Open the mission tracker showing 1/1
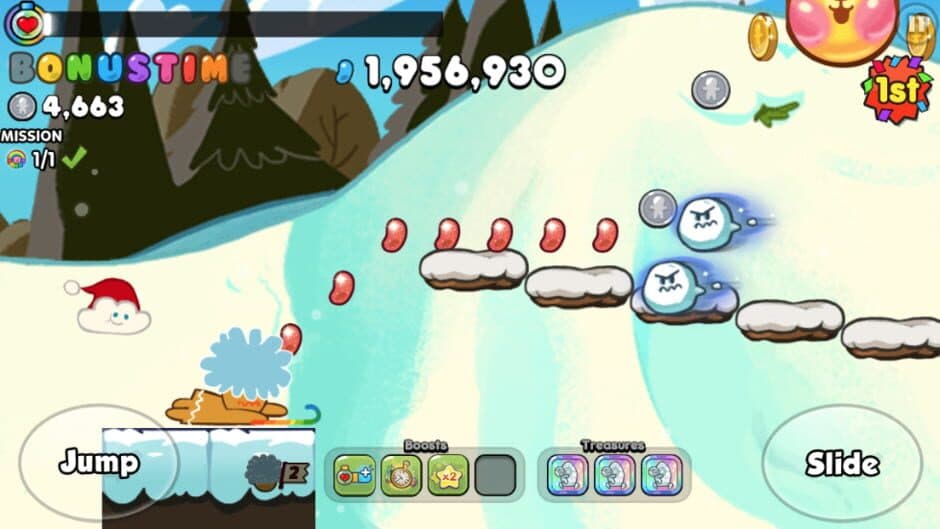The width and height of the screenshot is (940, 529). click(43, 159)
